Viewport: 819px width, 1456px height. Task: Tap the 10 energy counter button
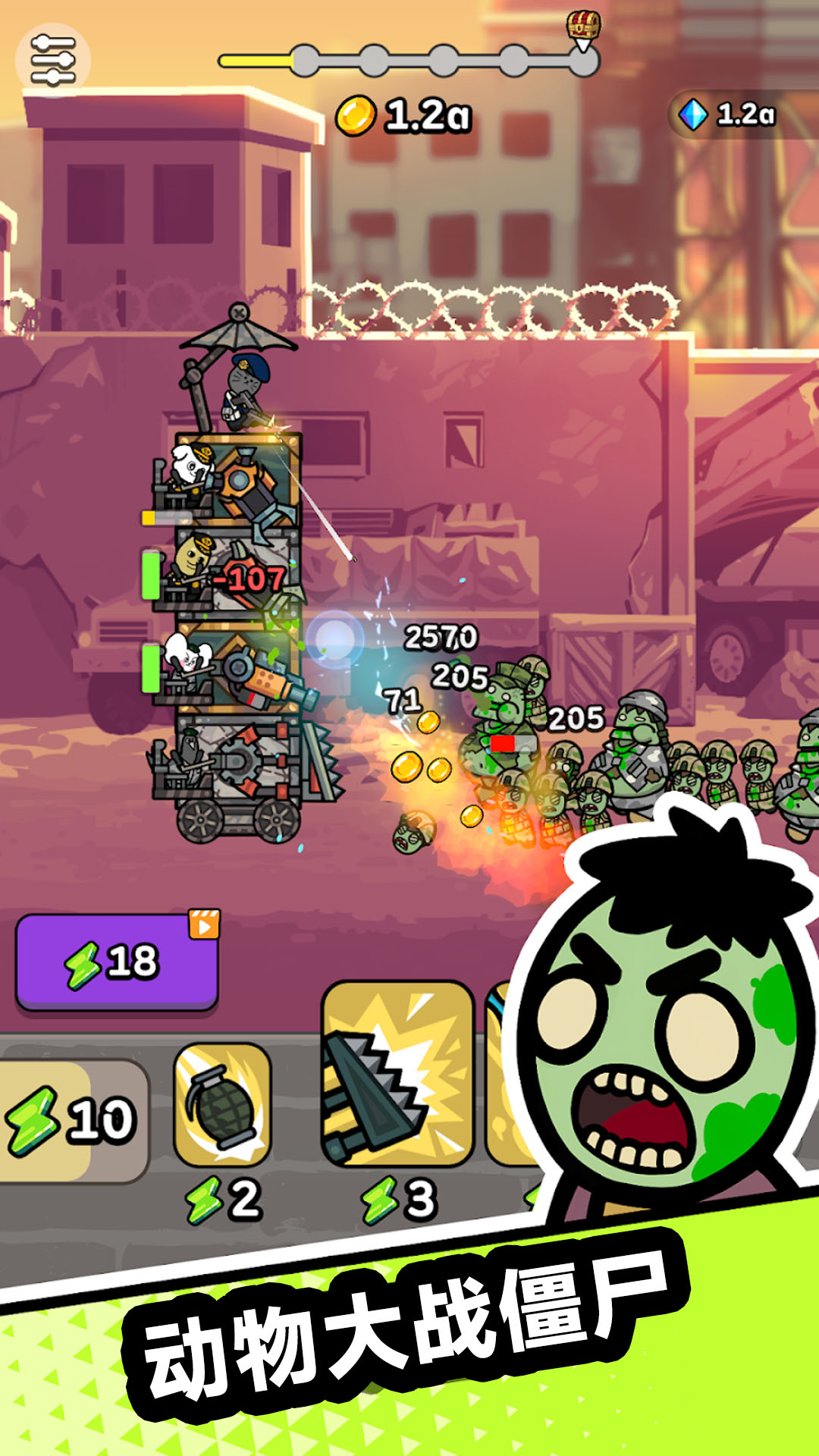point(74,1119)
